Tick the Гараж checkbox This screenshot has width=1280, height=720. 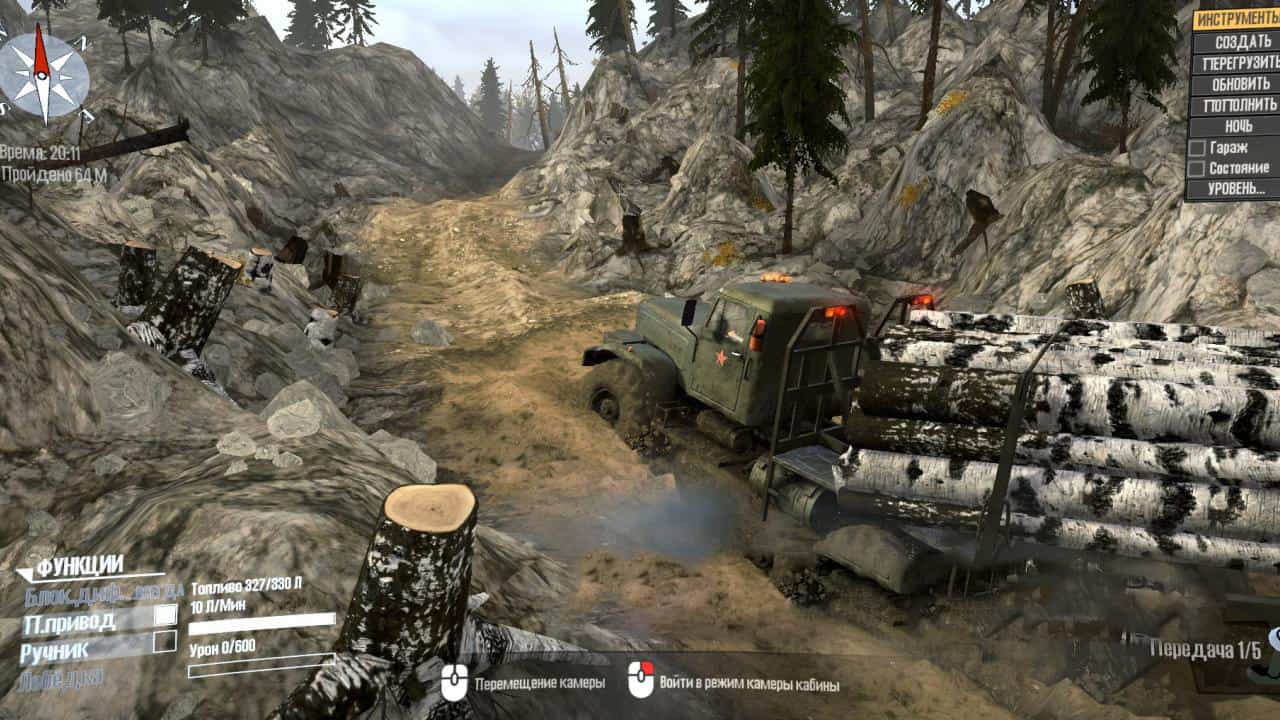1196,148
